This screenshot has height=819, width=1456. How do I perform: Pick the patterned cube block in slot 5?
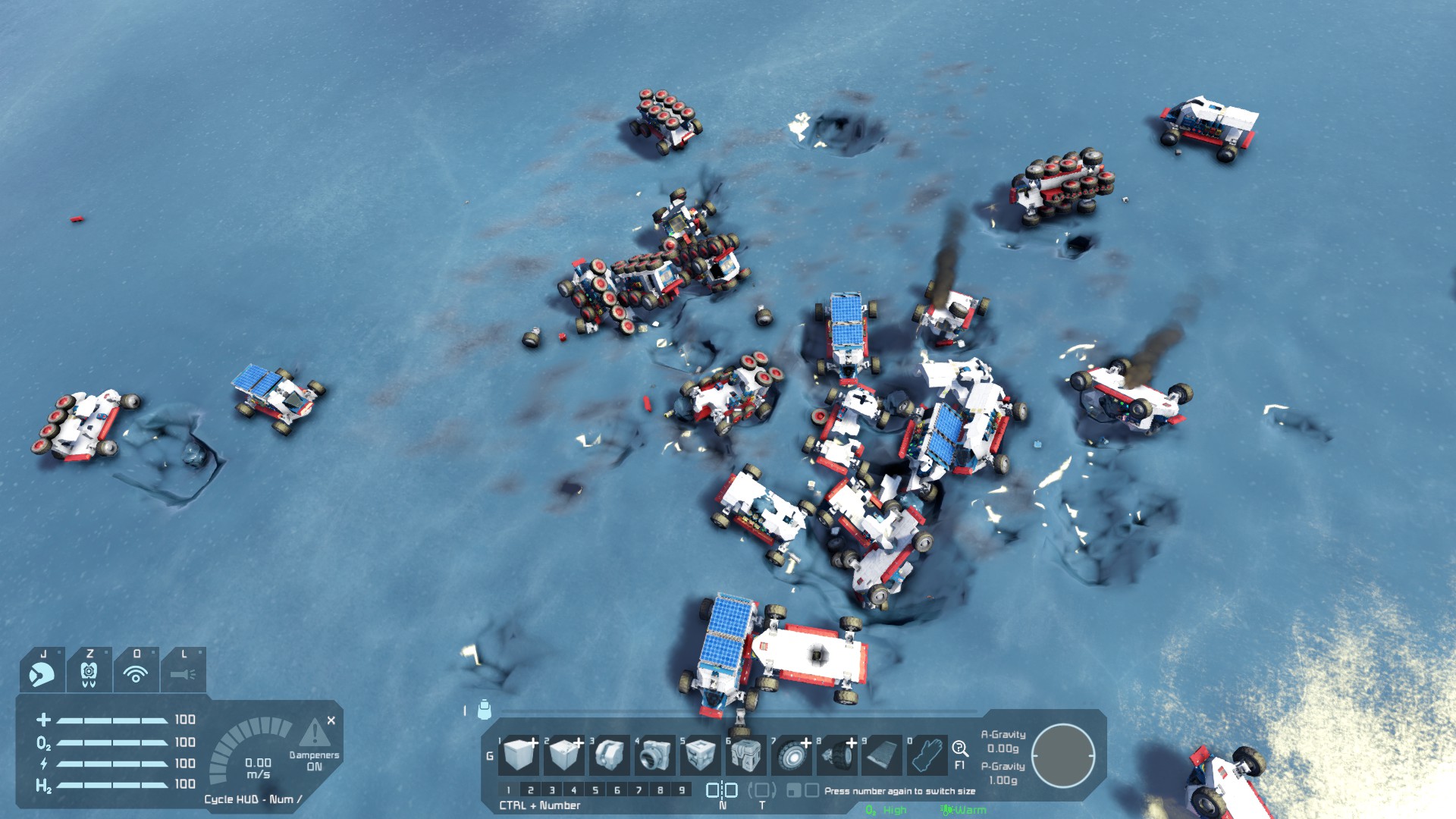pyautogui.click(x=700, y=755)
